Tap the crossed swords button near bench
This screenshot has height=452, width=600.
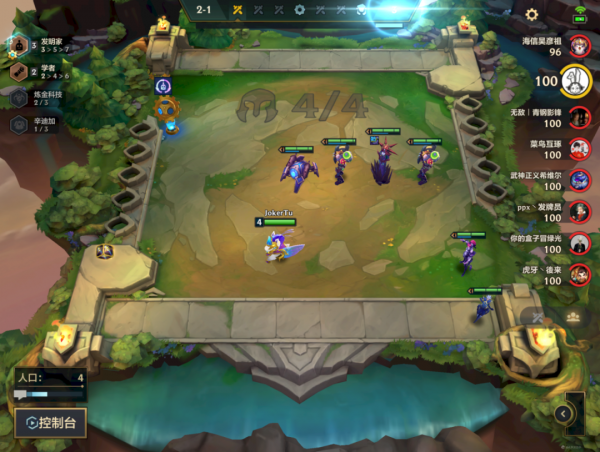[537, 318]
